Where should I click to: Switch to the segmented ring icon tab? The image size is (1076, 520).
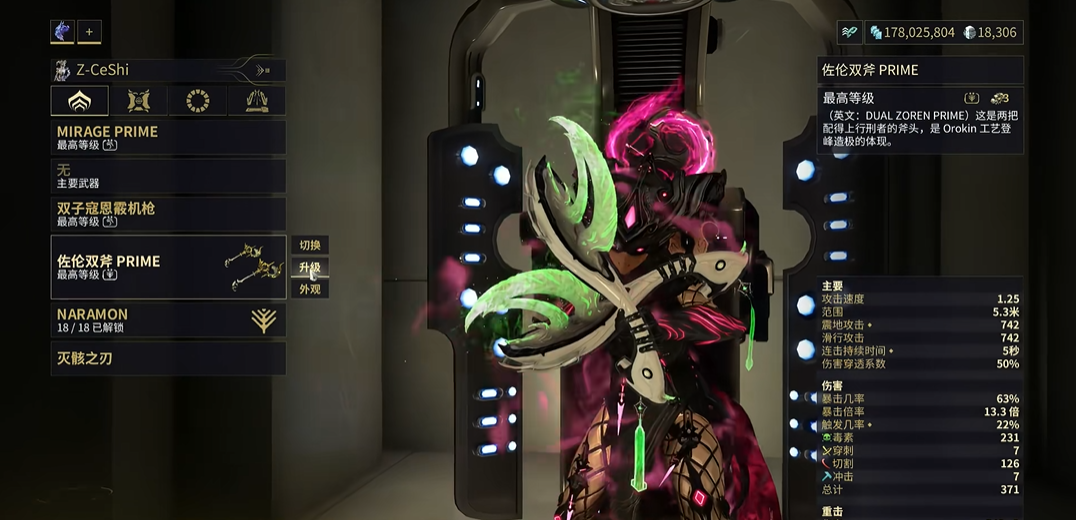coord(198,101)
